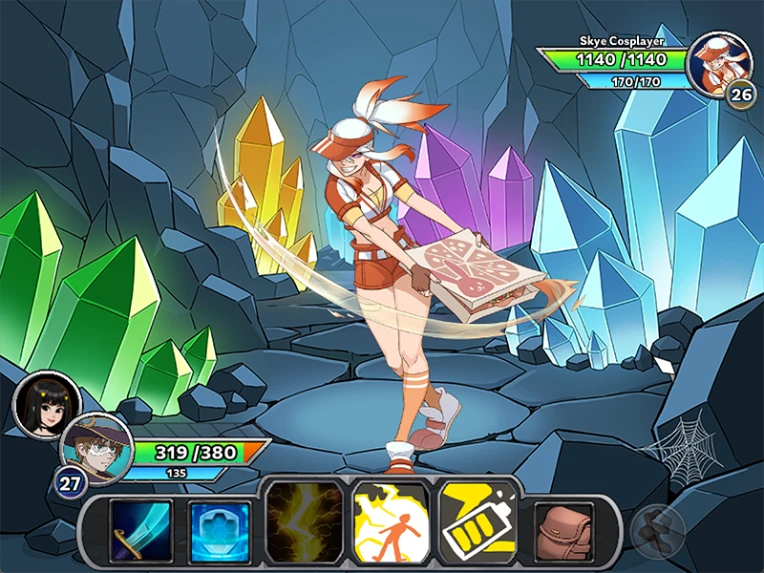Inspect the Skye Cosplayer enemy portrait

[x=720, y=63]
